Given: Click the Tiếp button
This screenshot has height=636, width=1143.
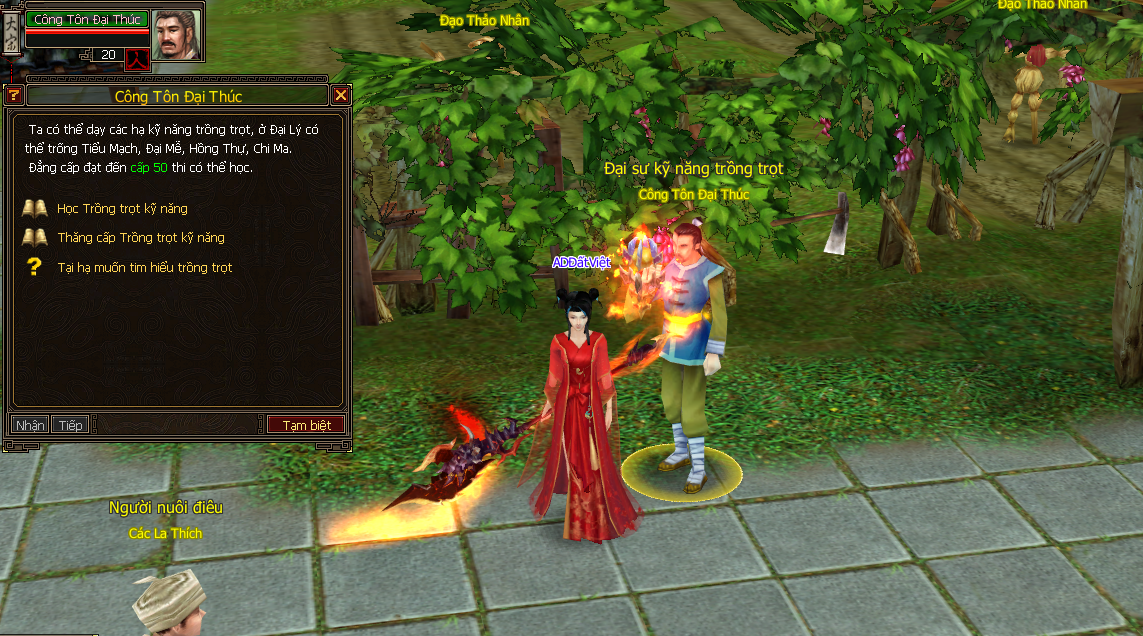Looking at the screenshot, I should (x=70, y=425).
